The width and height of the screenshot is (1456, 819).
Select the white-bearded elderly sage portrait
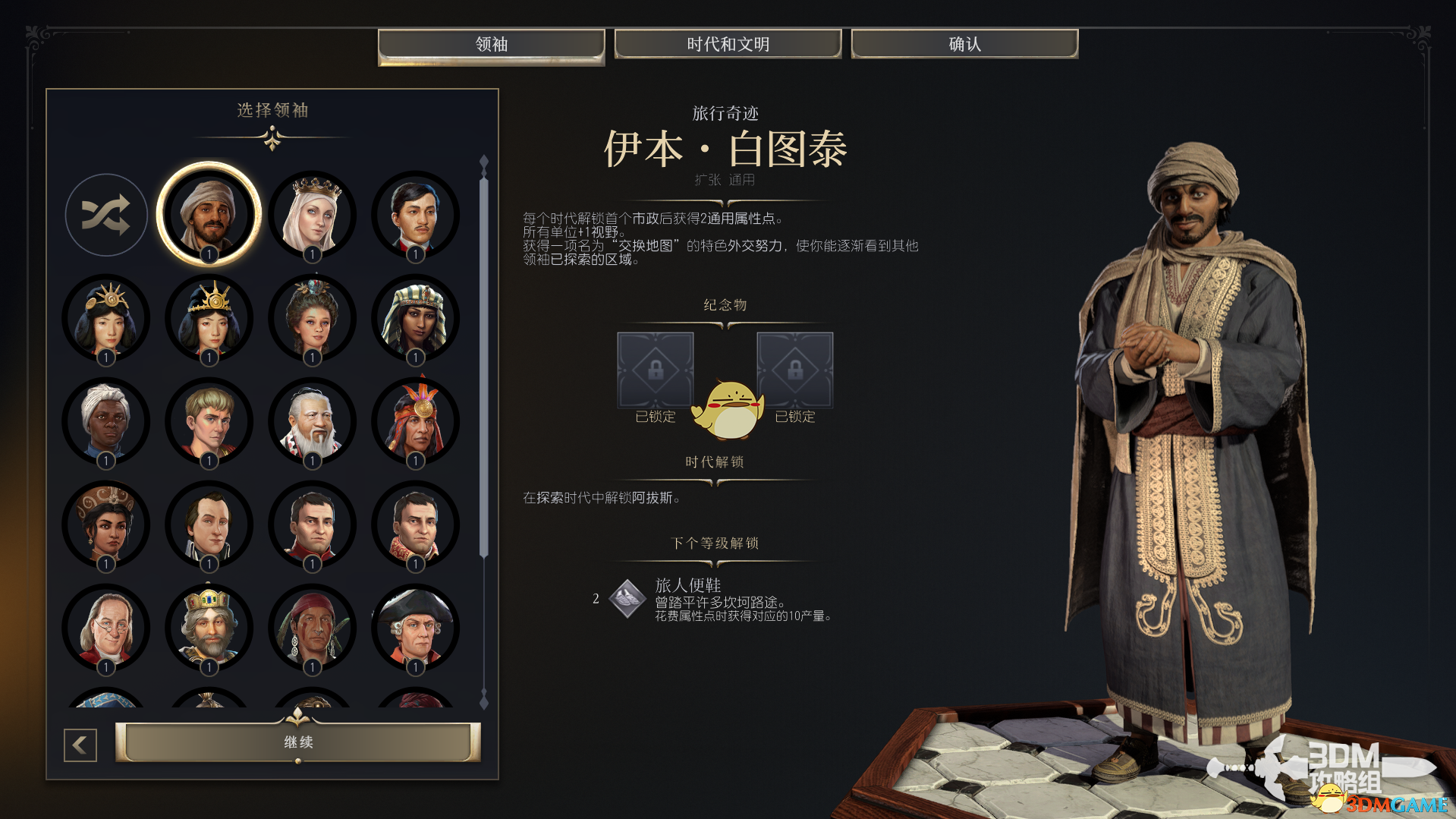tap(312, 421)
